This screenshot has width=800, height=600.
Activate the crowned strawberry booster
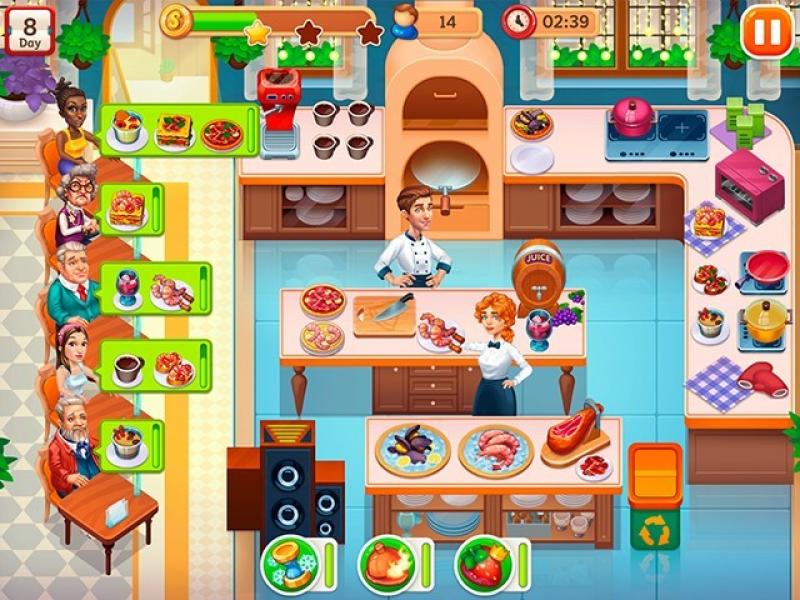[483, 565]
